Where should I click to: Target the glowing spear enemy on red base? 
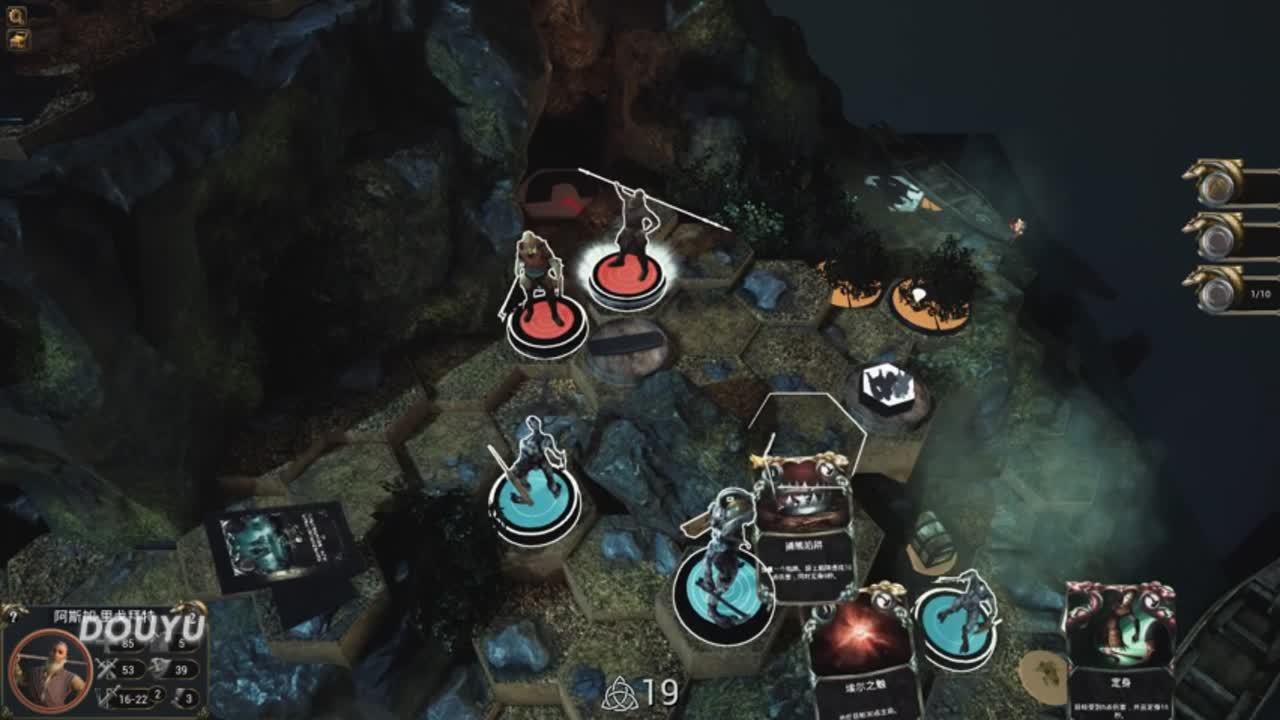pos(628,270)
